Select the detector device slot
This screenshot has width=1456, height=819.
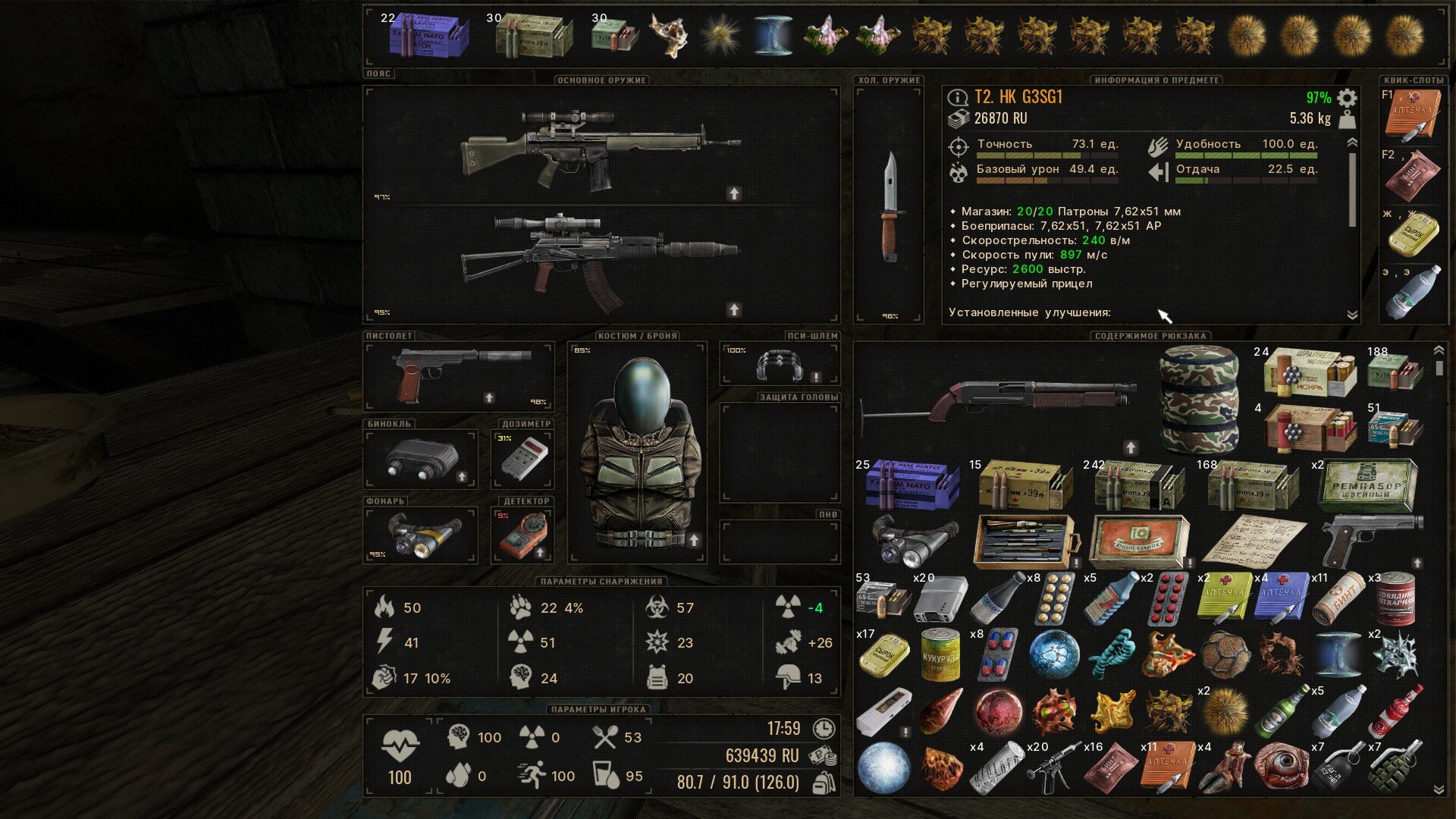coord(523,534)
